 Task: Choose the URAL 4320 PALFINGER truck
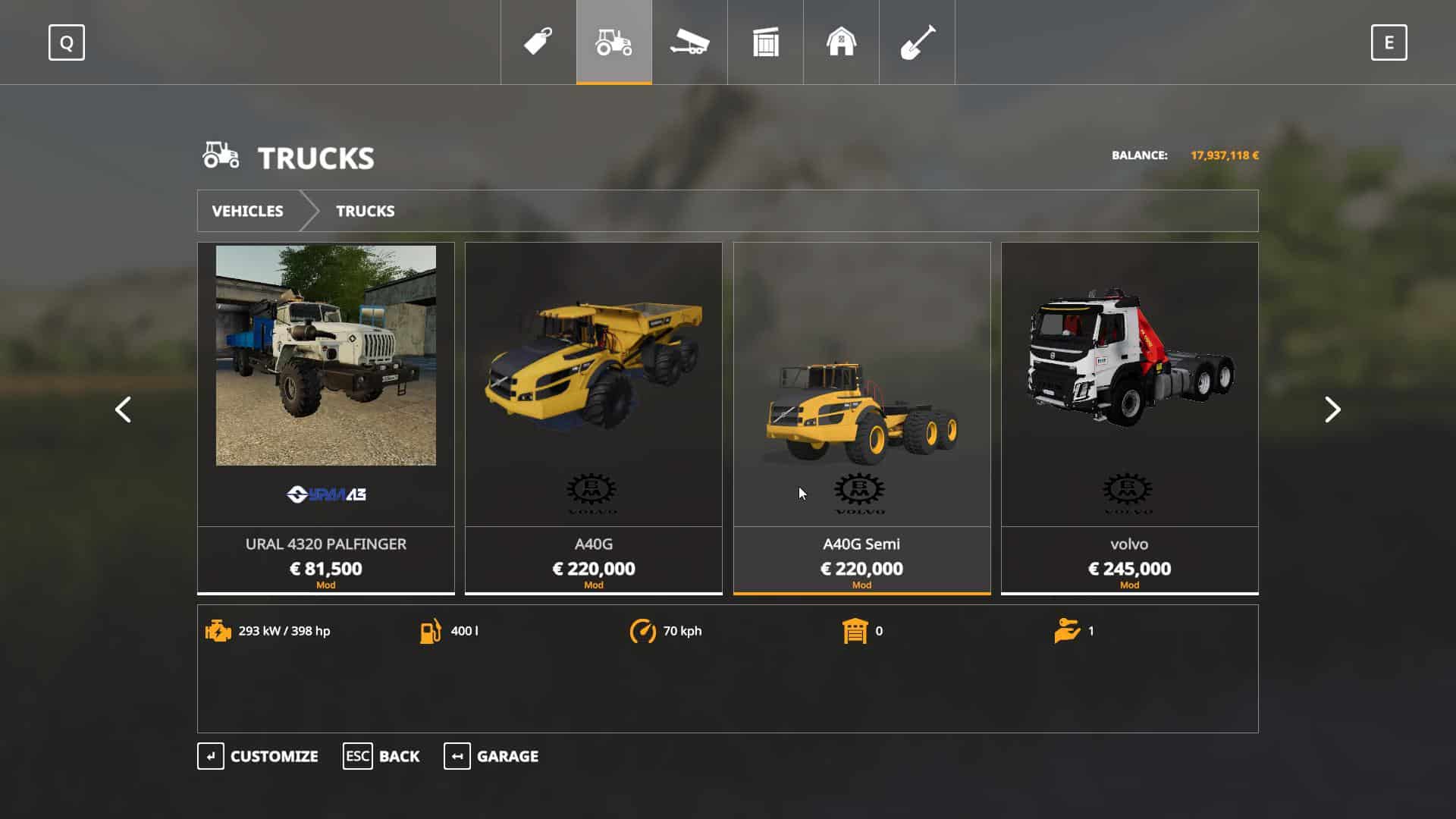tap(326, 417)
